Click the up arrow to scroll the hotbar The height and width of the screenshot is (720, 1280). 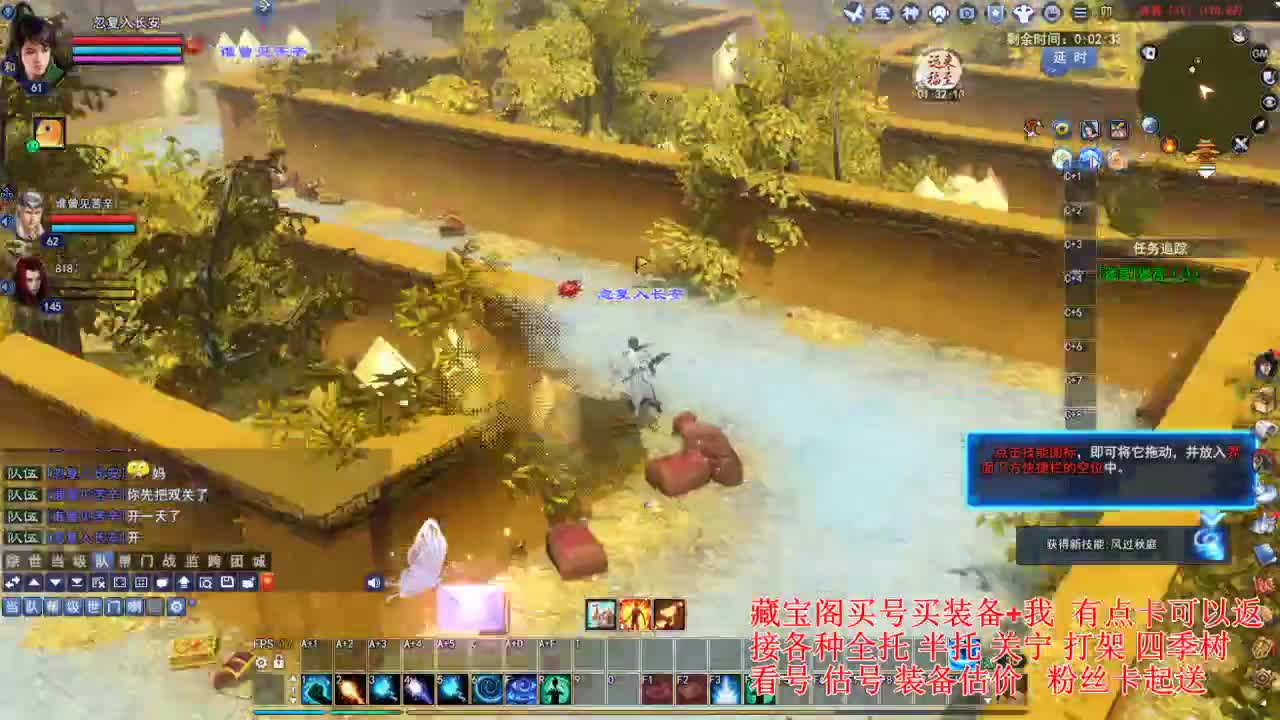coord(294,679)
